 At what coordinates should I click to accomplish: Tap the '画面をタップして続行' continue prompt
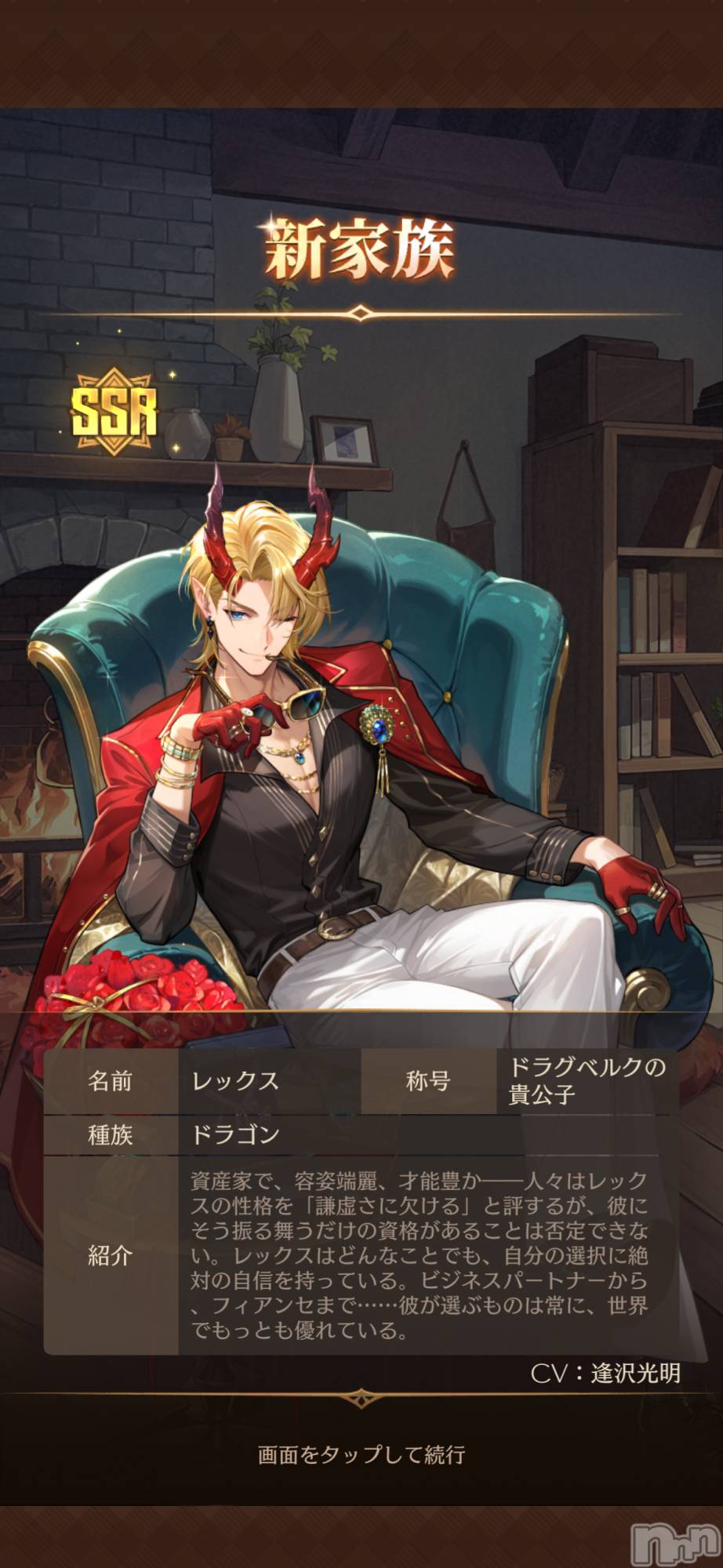point(361,1454)
